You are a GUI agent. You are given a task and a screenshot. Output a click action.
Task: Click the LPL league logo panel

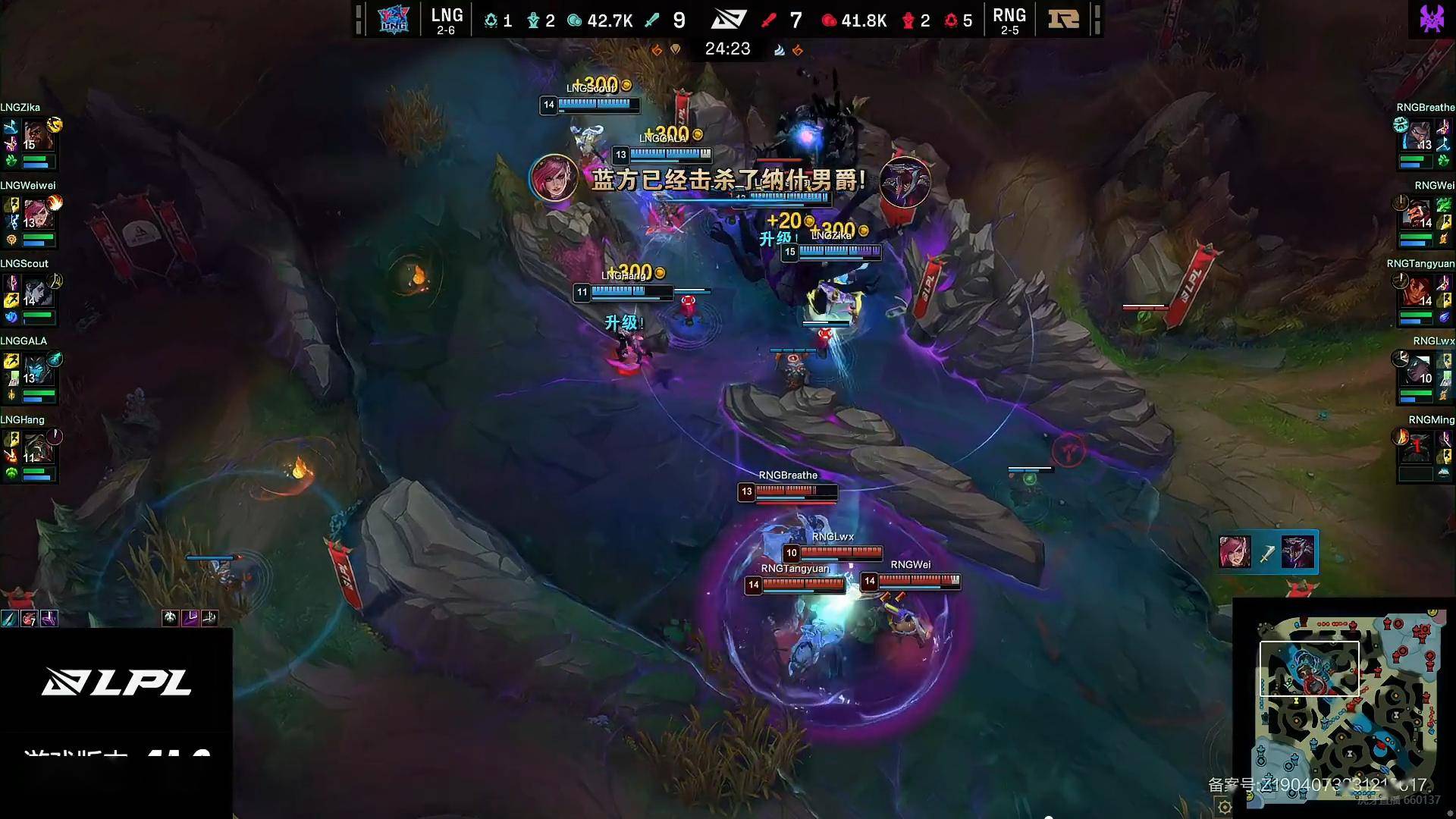[116, 682]
